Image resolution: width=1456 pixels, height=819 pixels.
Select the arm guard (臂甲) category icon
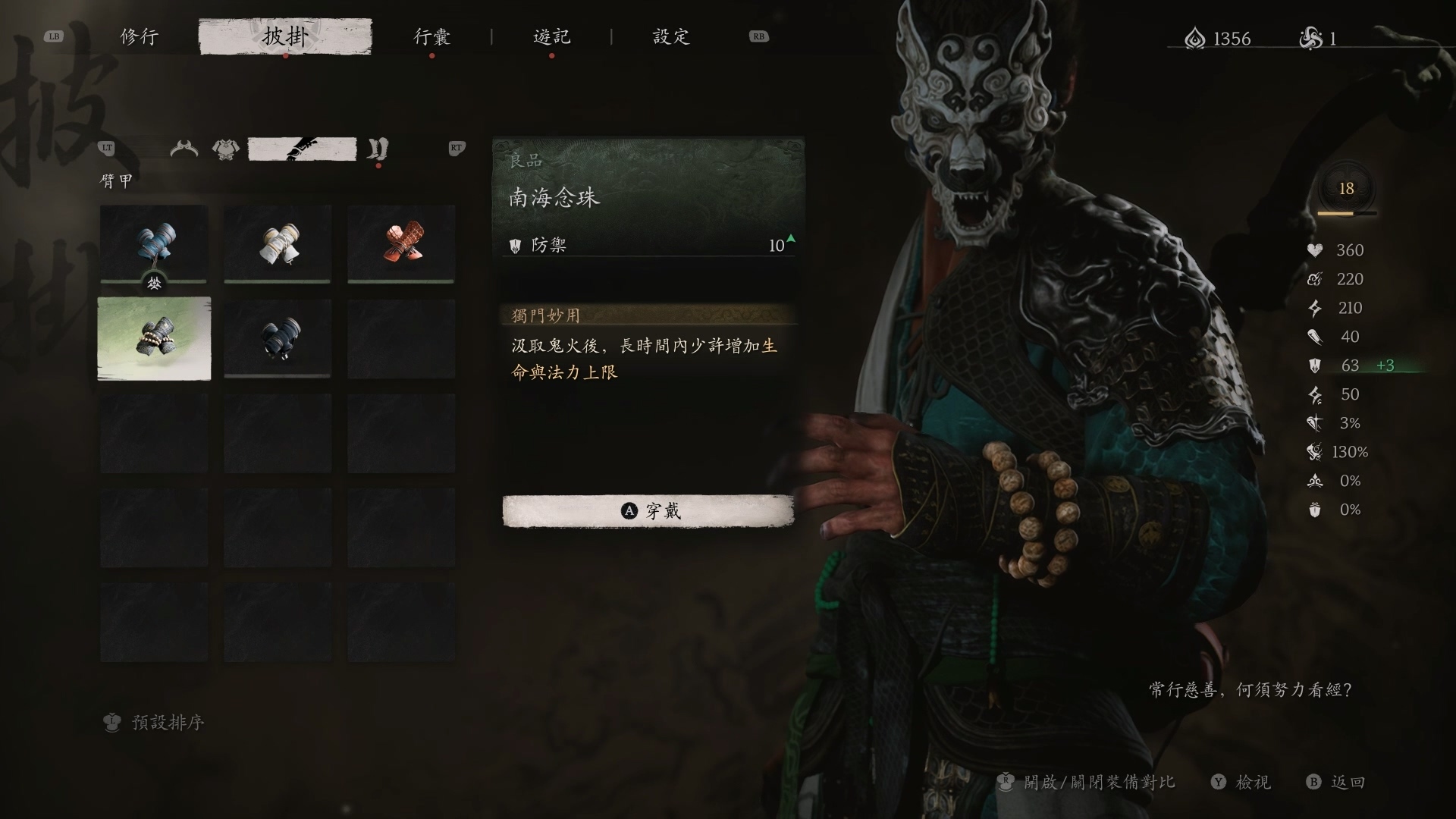click(303, 149)
